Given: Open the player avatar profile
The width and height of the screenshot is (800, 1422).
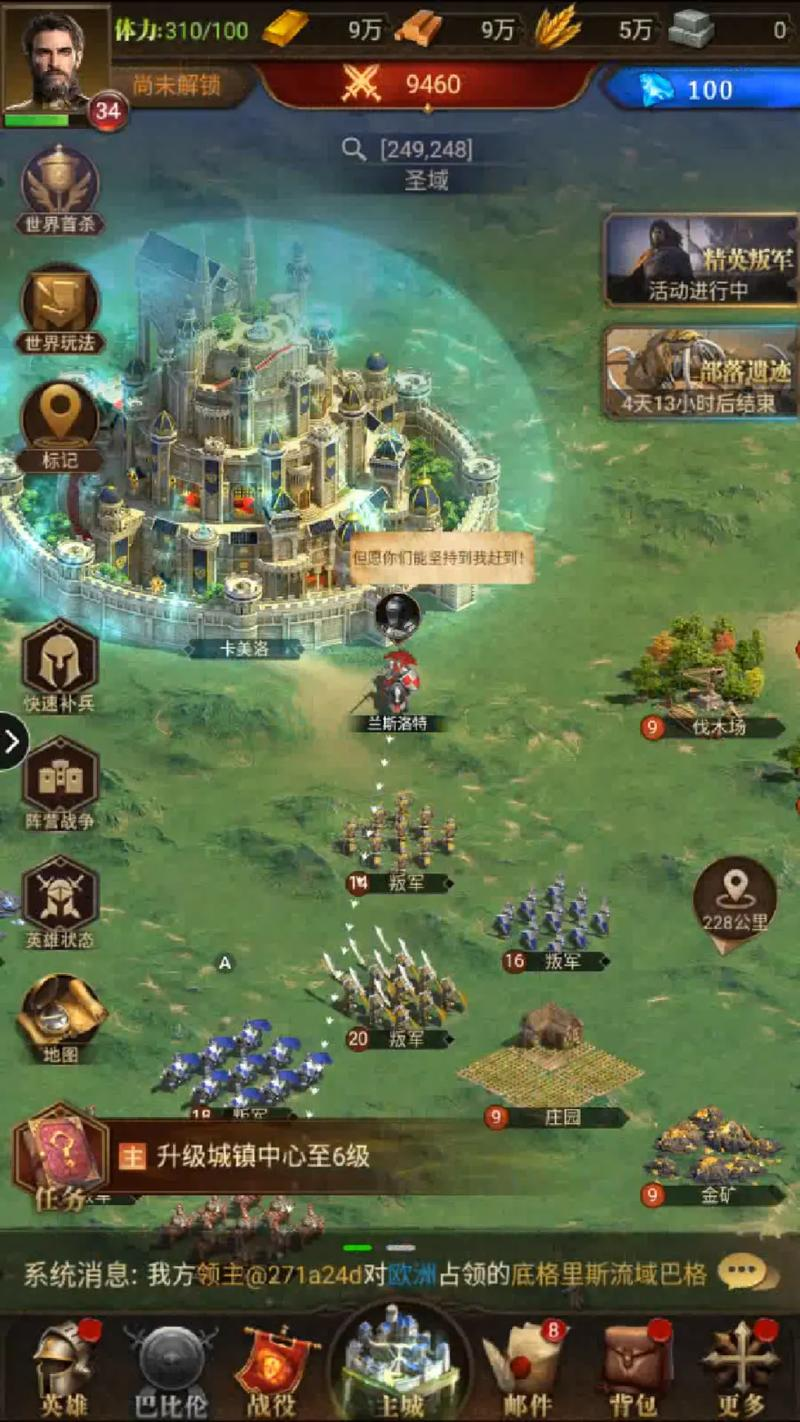Looking at the screenshot, I should [55, 62].
